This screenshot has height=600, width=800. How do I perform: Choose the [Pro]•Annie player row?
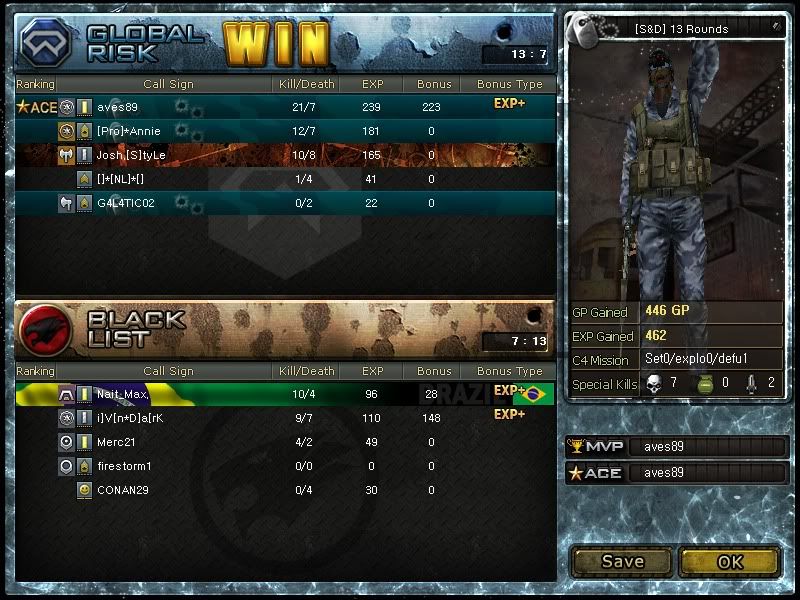(x=128, y=131)
